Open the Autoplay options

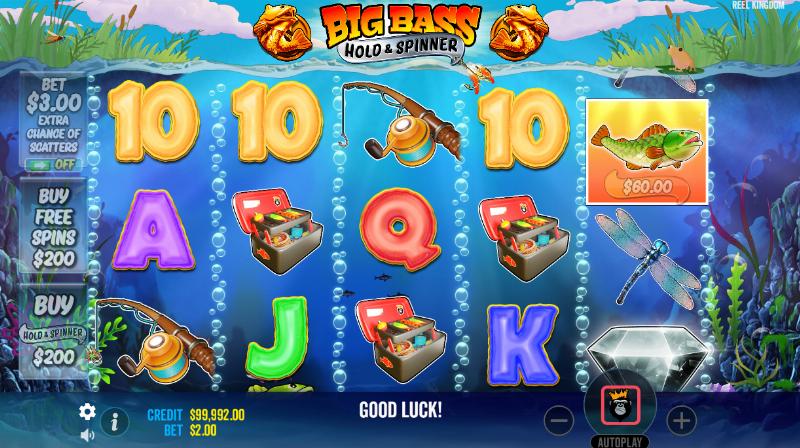click(x=620, y=441)
